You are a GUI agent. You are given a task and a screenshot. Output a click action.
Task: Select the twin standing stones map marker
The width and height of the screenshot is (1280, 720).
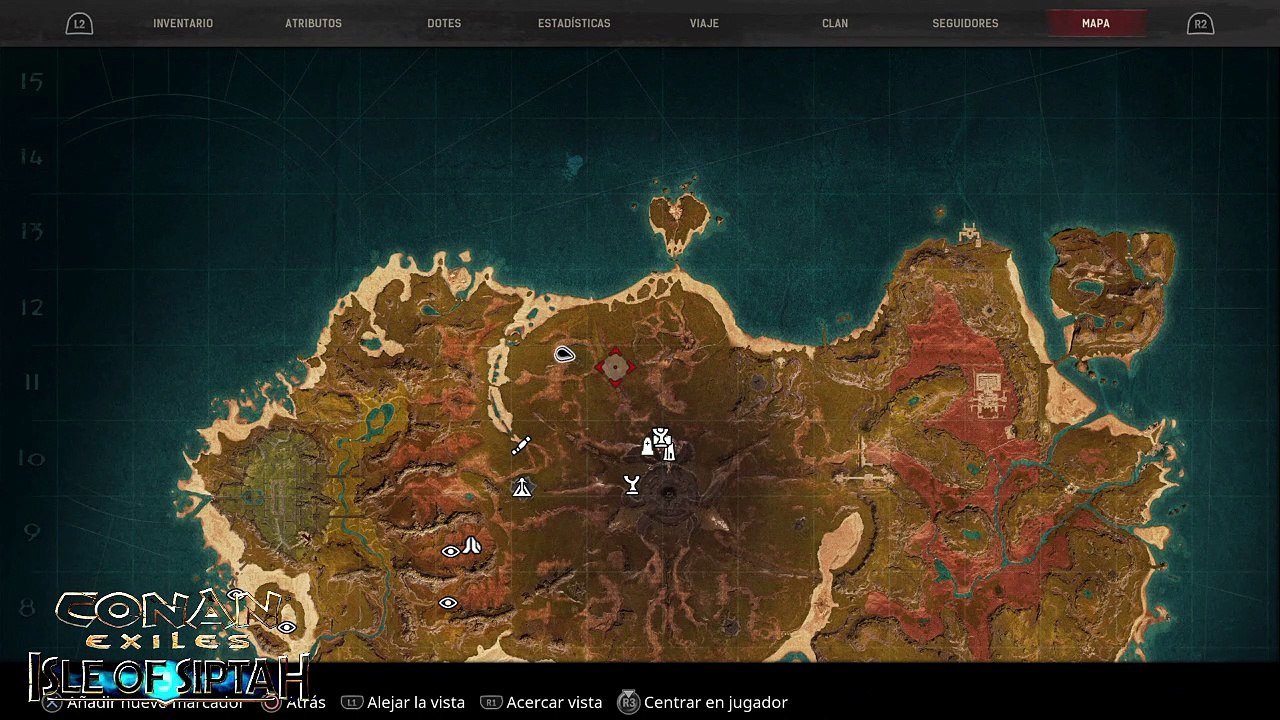(472, 546)
